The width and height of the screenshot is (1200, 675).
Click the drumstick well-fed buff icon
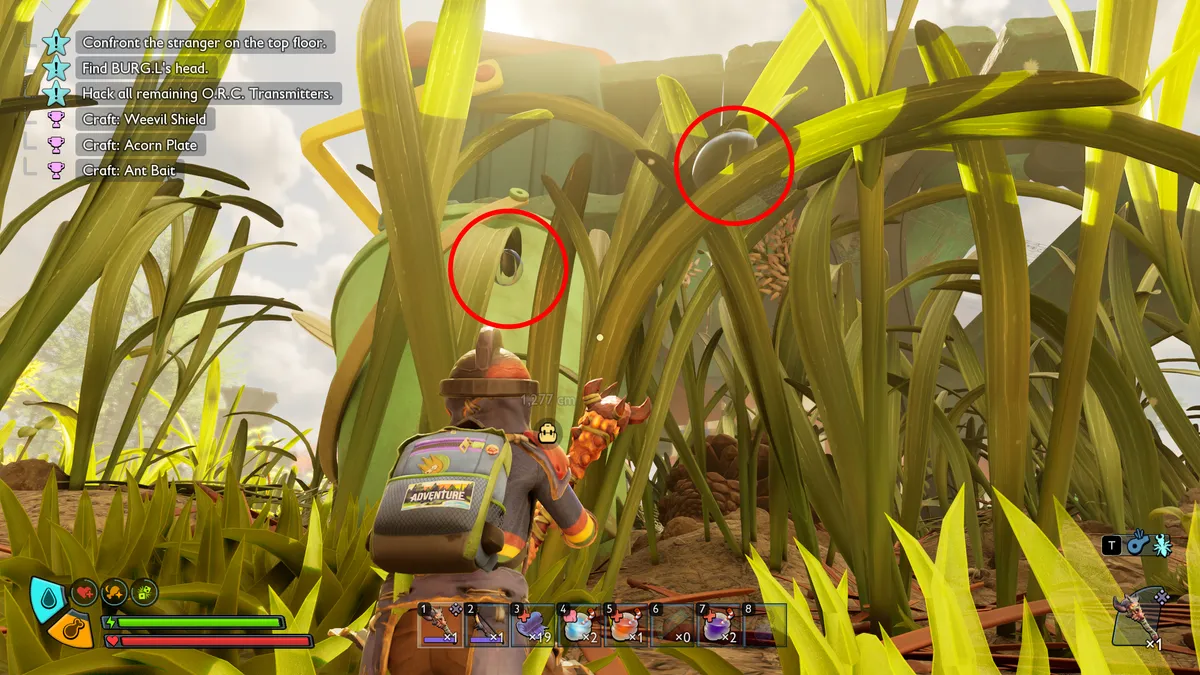click(x=115, y=592)
